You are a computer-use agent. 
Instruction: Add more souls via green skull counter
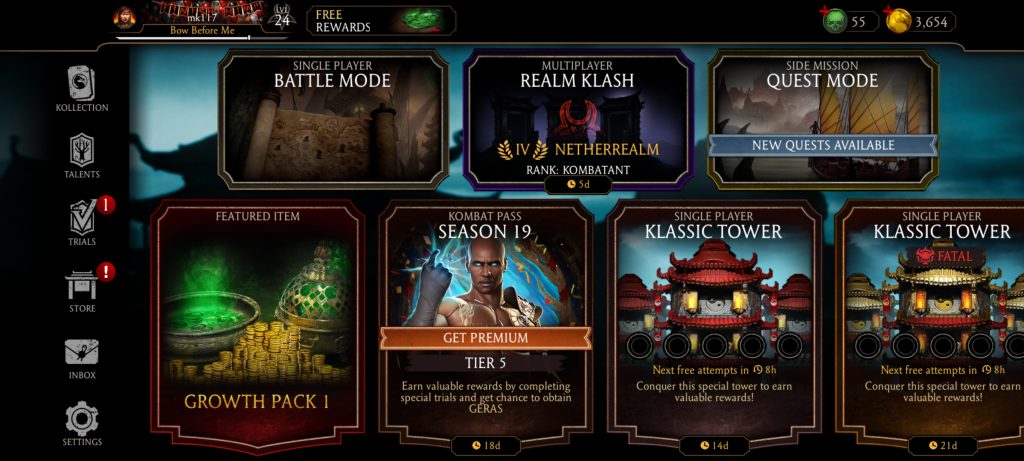coord(835,20)
